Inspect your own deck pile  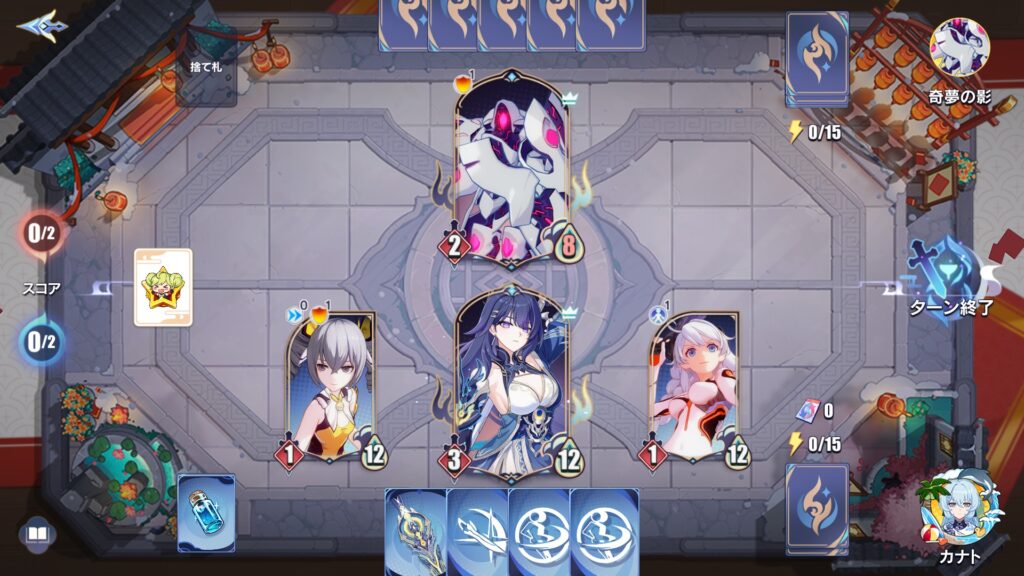click(817, 507)
